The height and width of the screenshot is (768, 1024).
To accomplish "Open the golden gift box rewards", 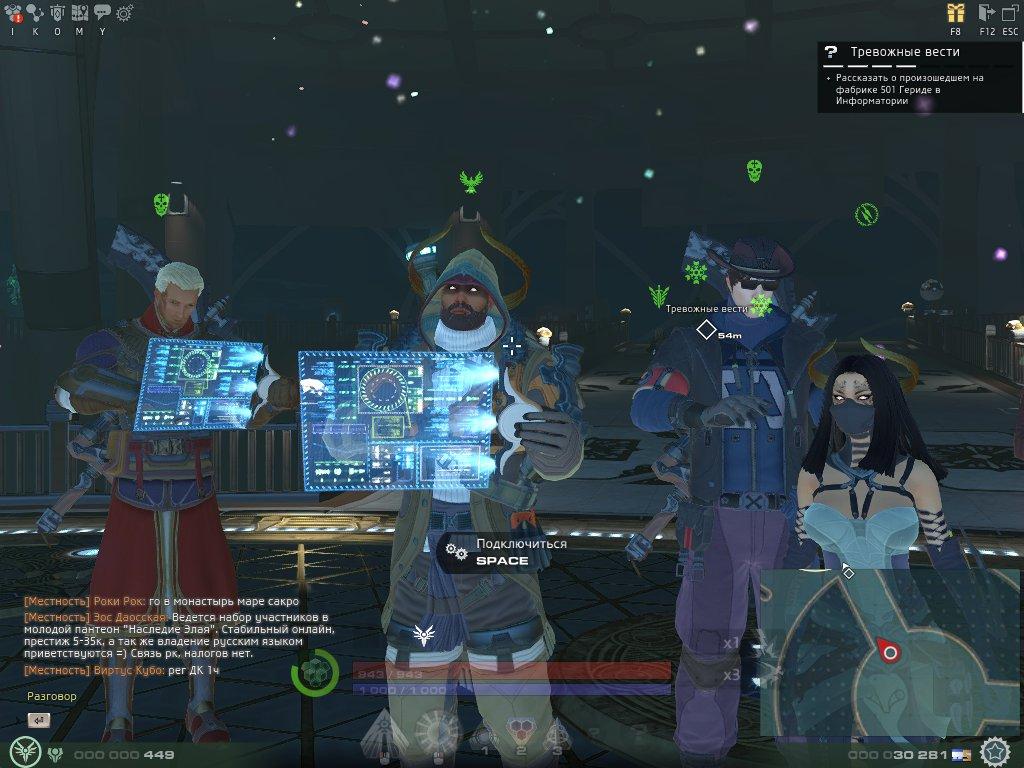I will click(x=956, y=13).
